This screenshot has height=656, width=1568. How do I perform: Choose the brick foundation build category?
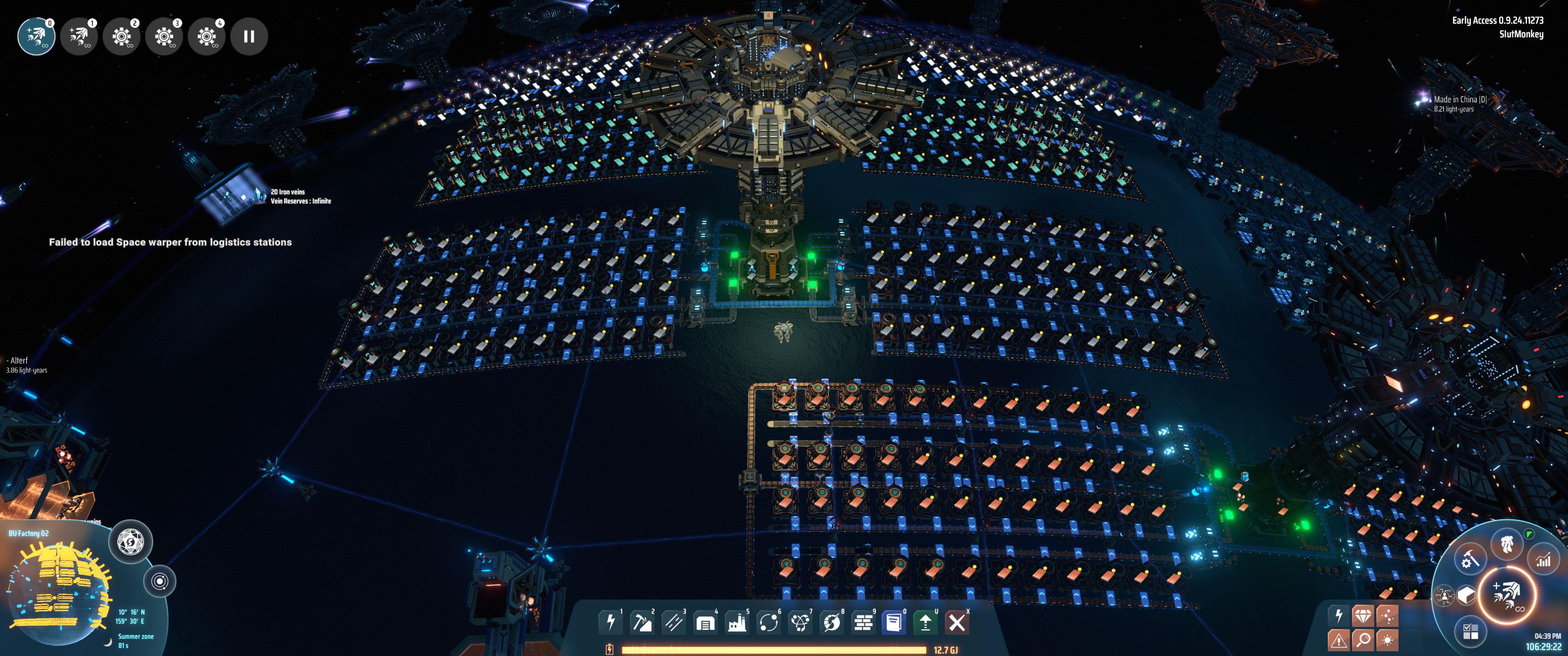[x=863, y=622]
